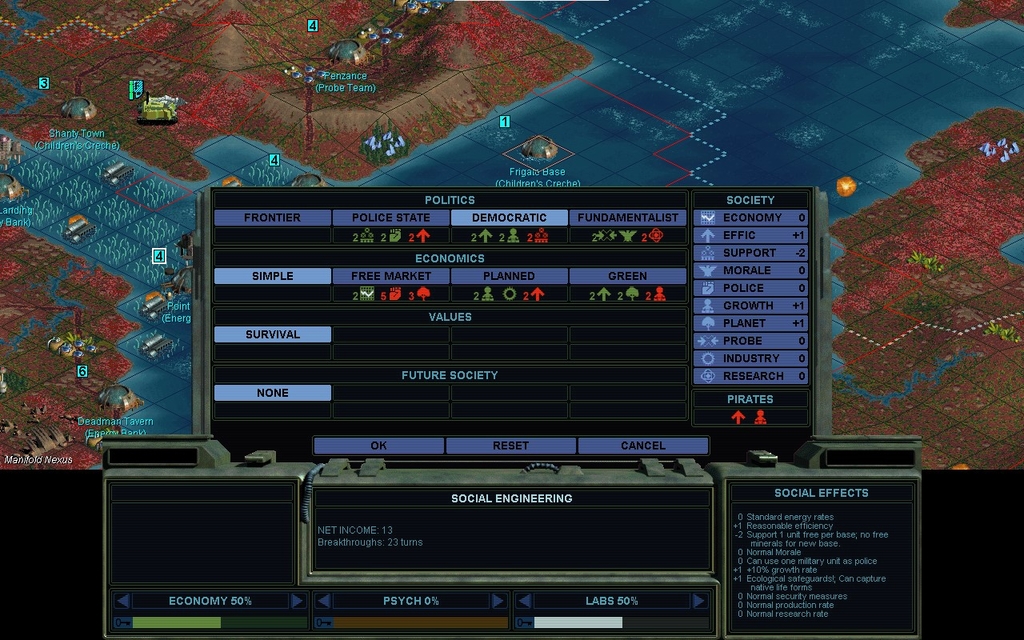Pick the Fundamentalist politics option
Viewport: 1024px width, 640px height.
628,218
